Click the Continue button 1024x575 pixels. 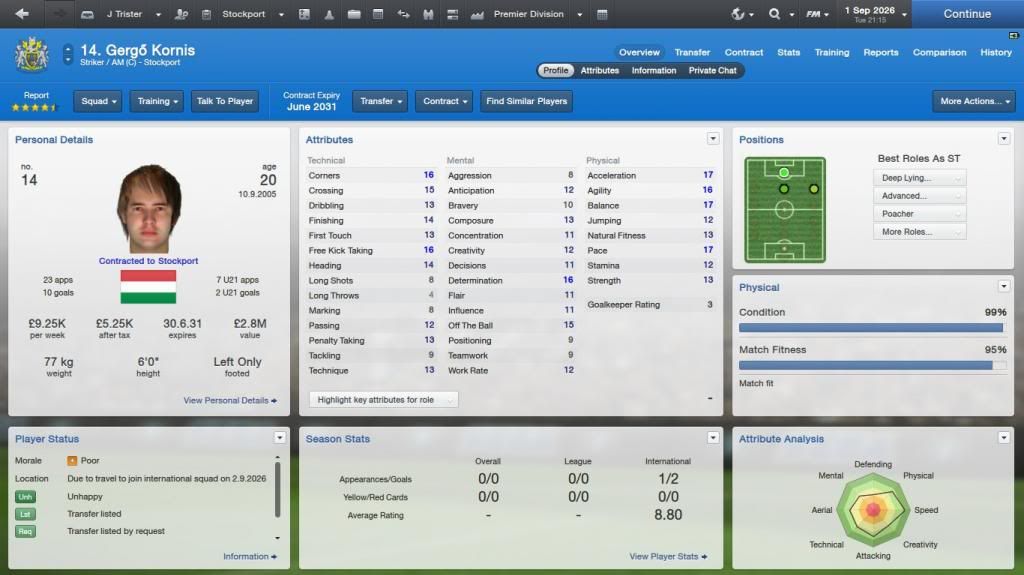pyautogui.click(x=966, y=14)
